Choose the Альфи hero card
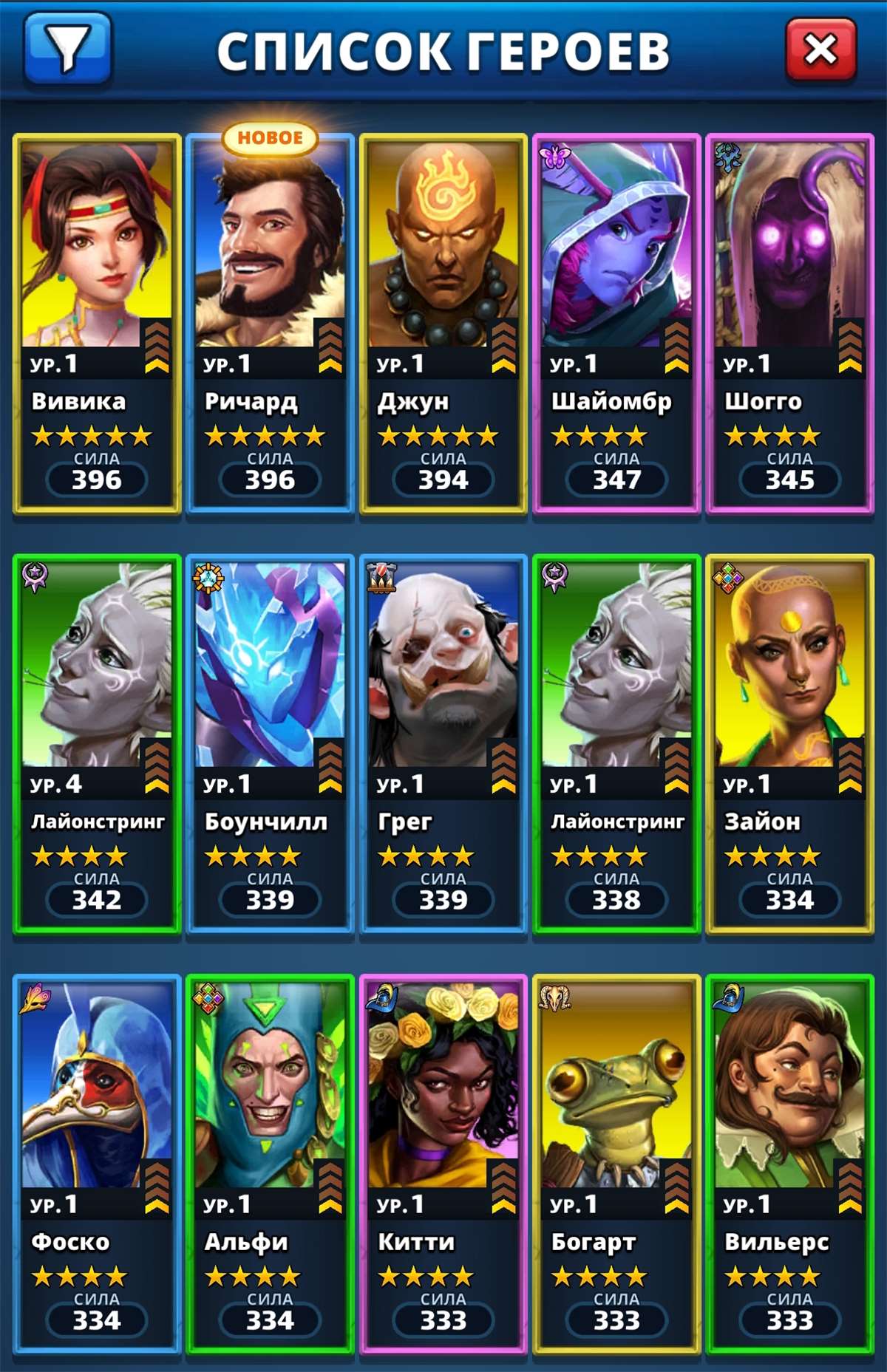Viewport: 887px width, 1372px height. coord(270,1164)
